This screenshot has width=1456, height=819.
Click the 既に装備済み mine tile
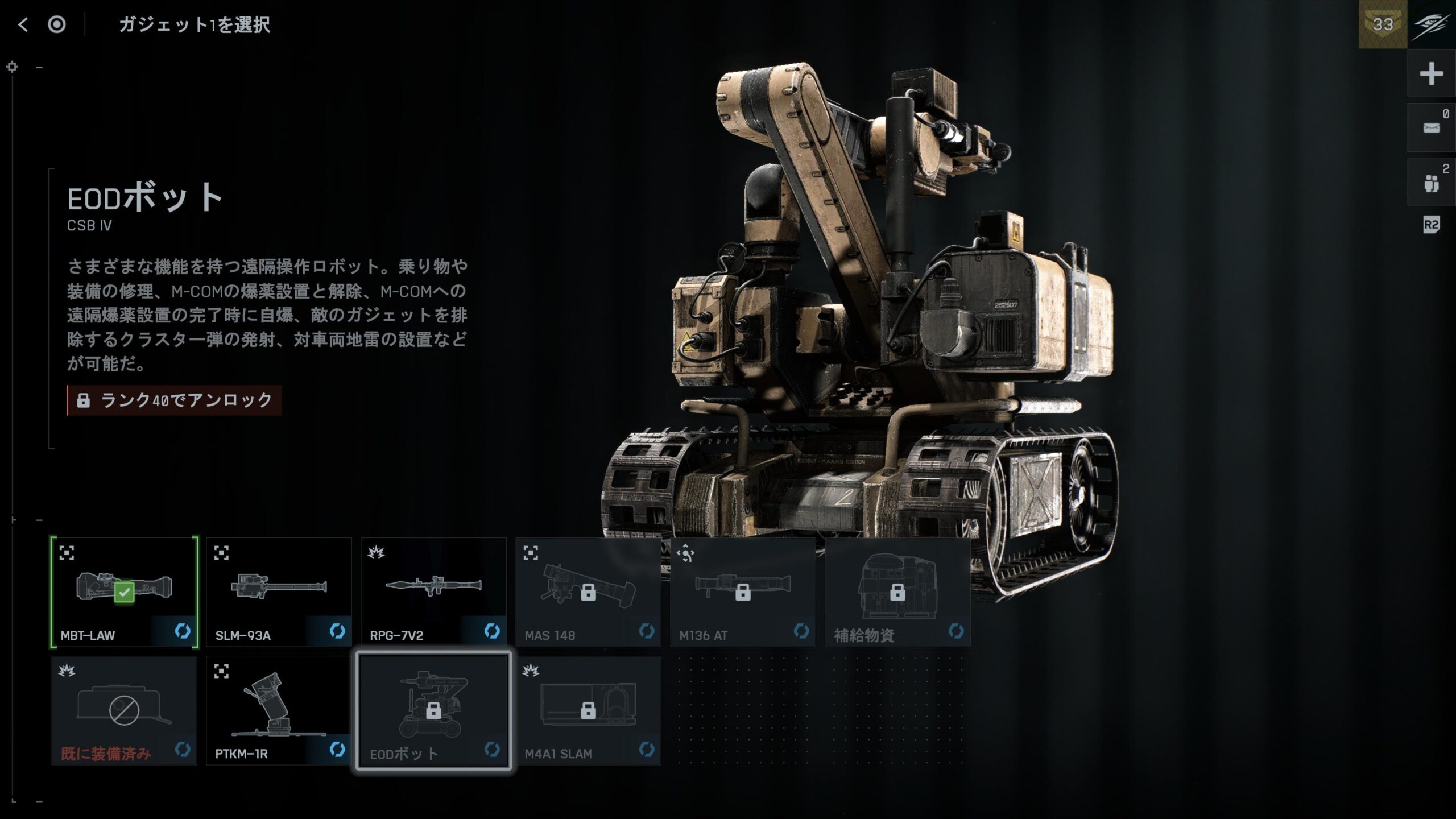(x=124, y=710)
